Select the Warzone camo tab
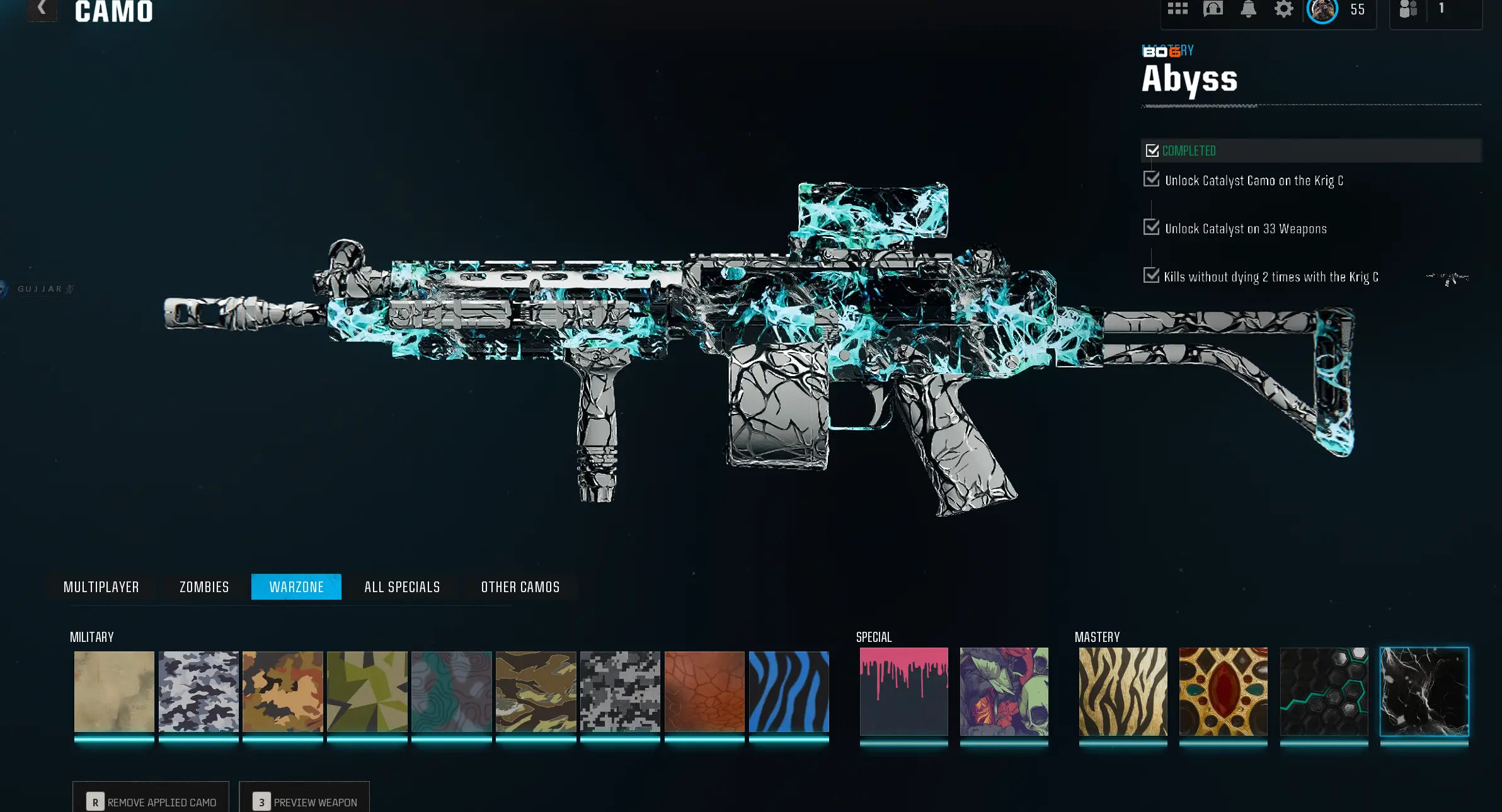 click(x=296, y=587)
